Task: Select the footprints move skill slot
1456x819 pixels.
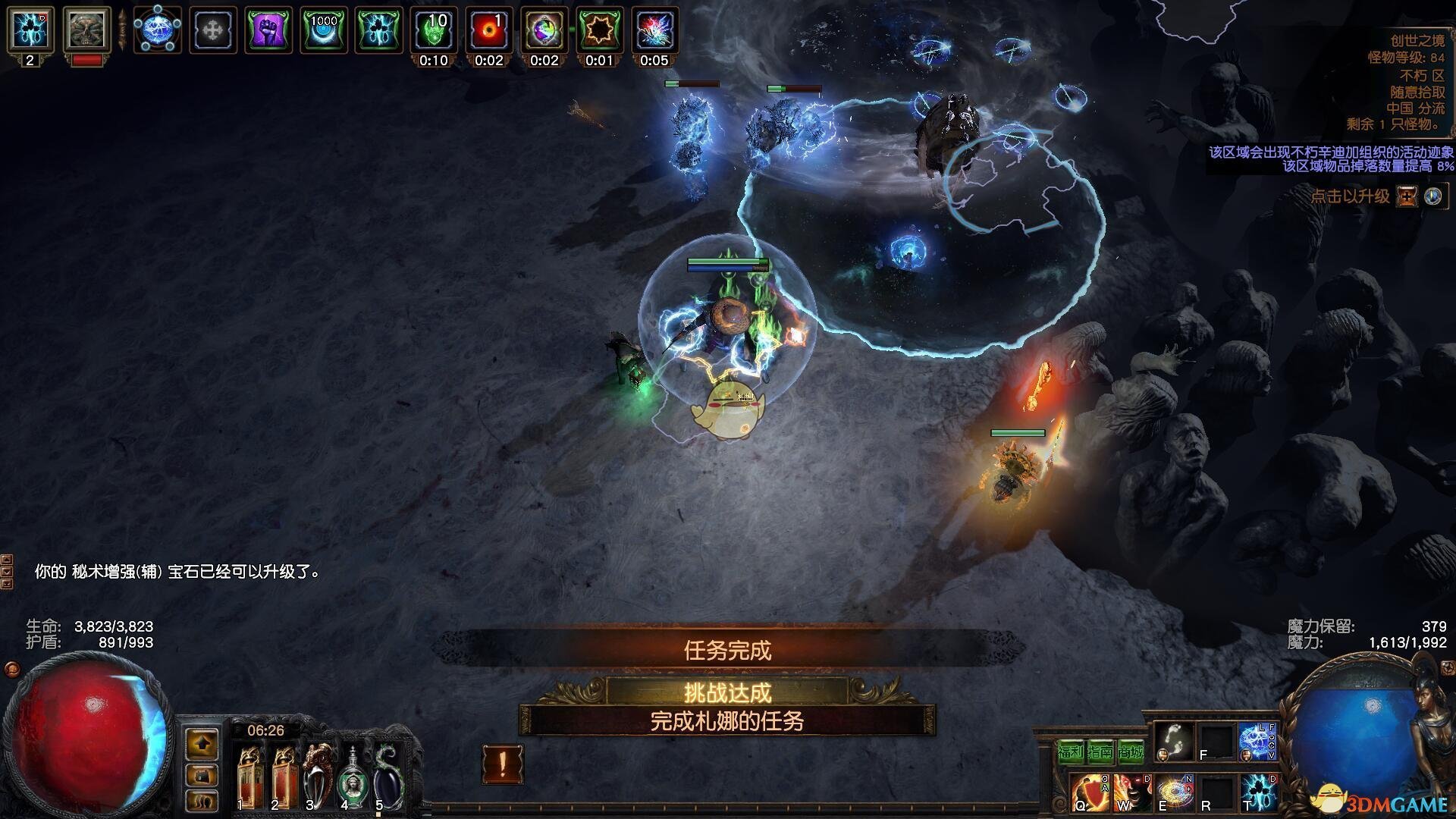Action: tap(1172, 742)
